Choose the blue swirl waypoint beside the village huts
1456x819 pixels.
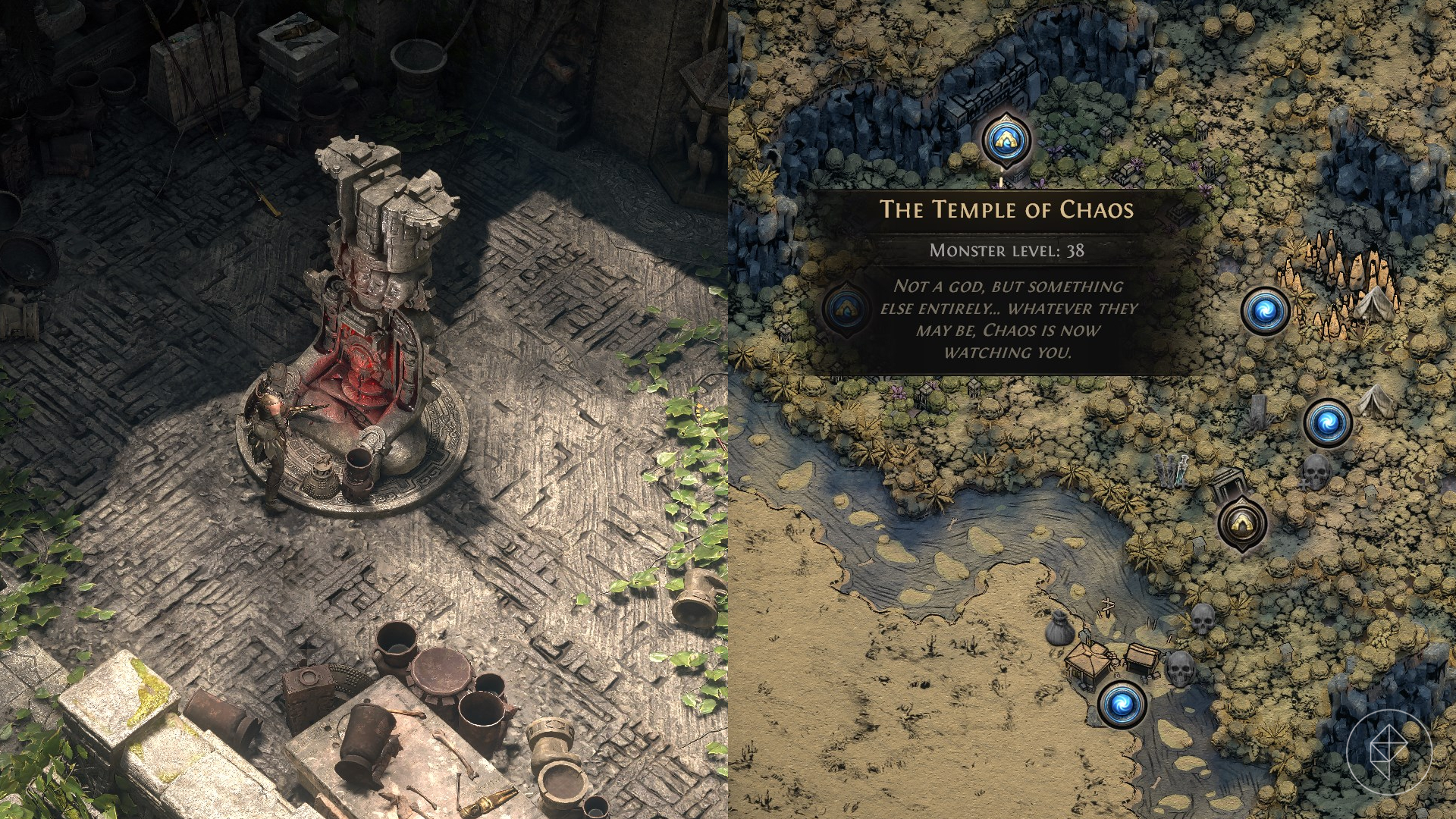click(1122, 703)
